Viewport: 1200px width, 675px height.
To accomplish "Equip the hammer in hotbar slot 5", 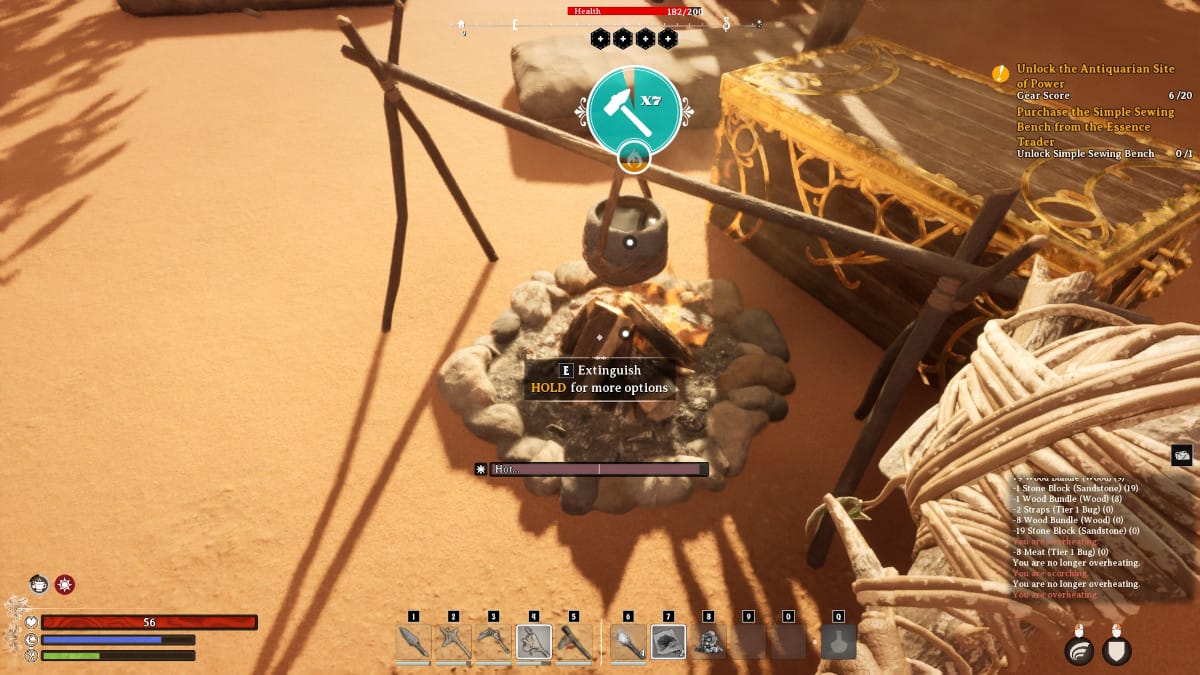I will [x=574, y=641].
